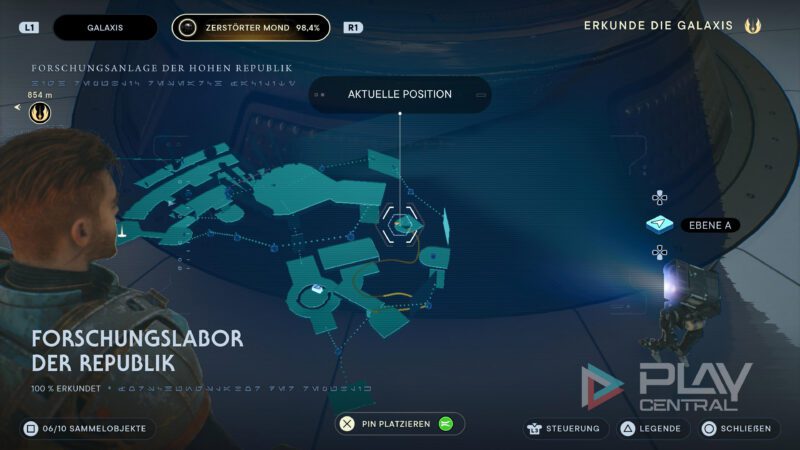Close the map with Schließen
The image size is (800, 450).
(x=738, y=428)
